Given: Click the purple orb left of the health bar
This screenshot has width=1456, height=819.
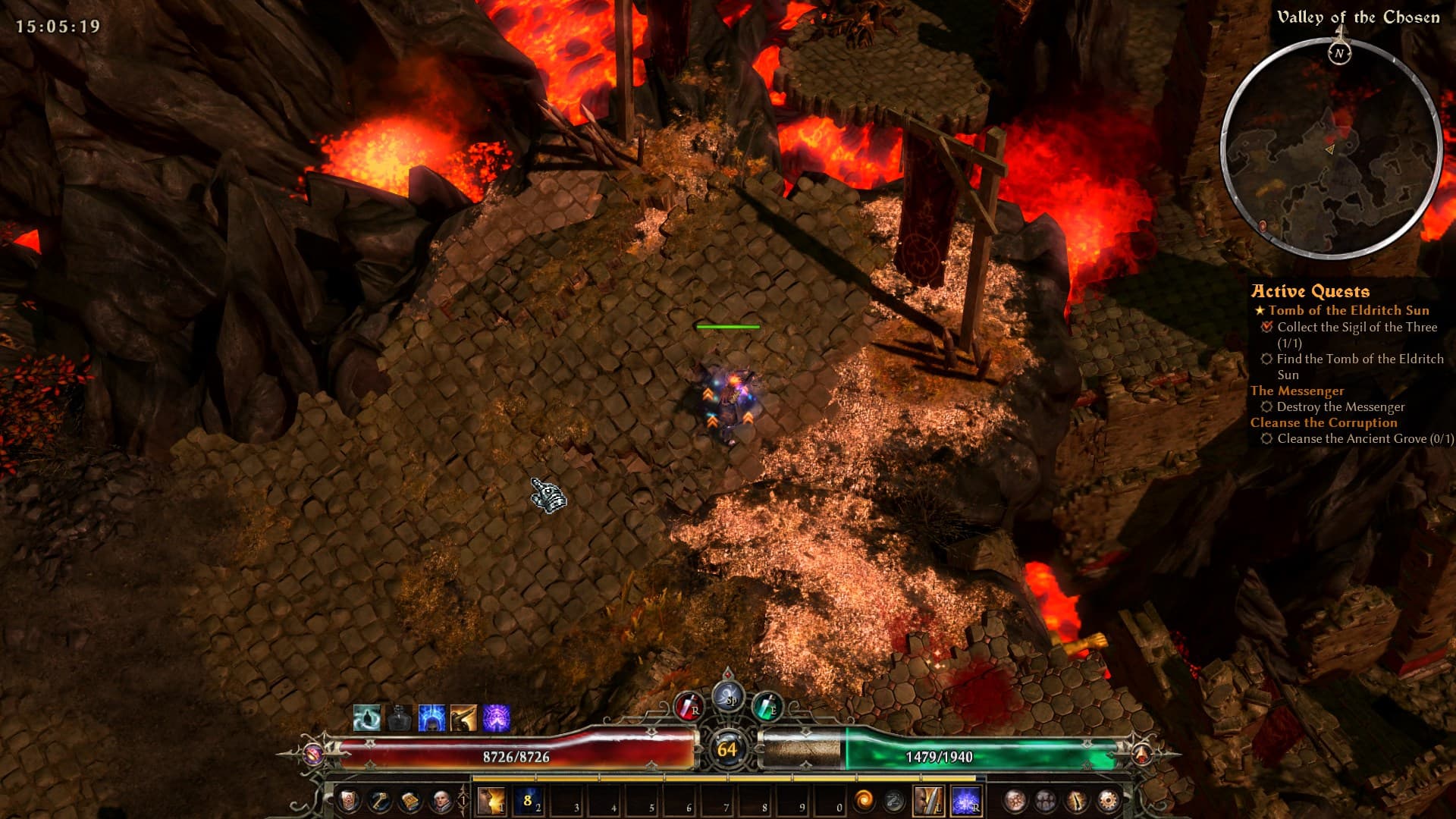Looking at the screenshot, I should (313, 754).
